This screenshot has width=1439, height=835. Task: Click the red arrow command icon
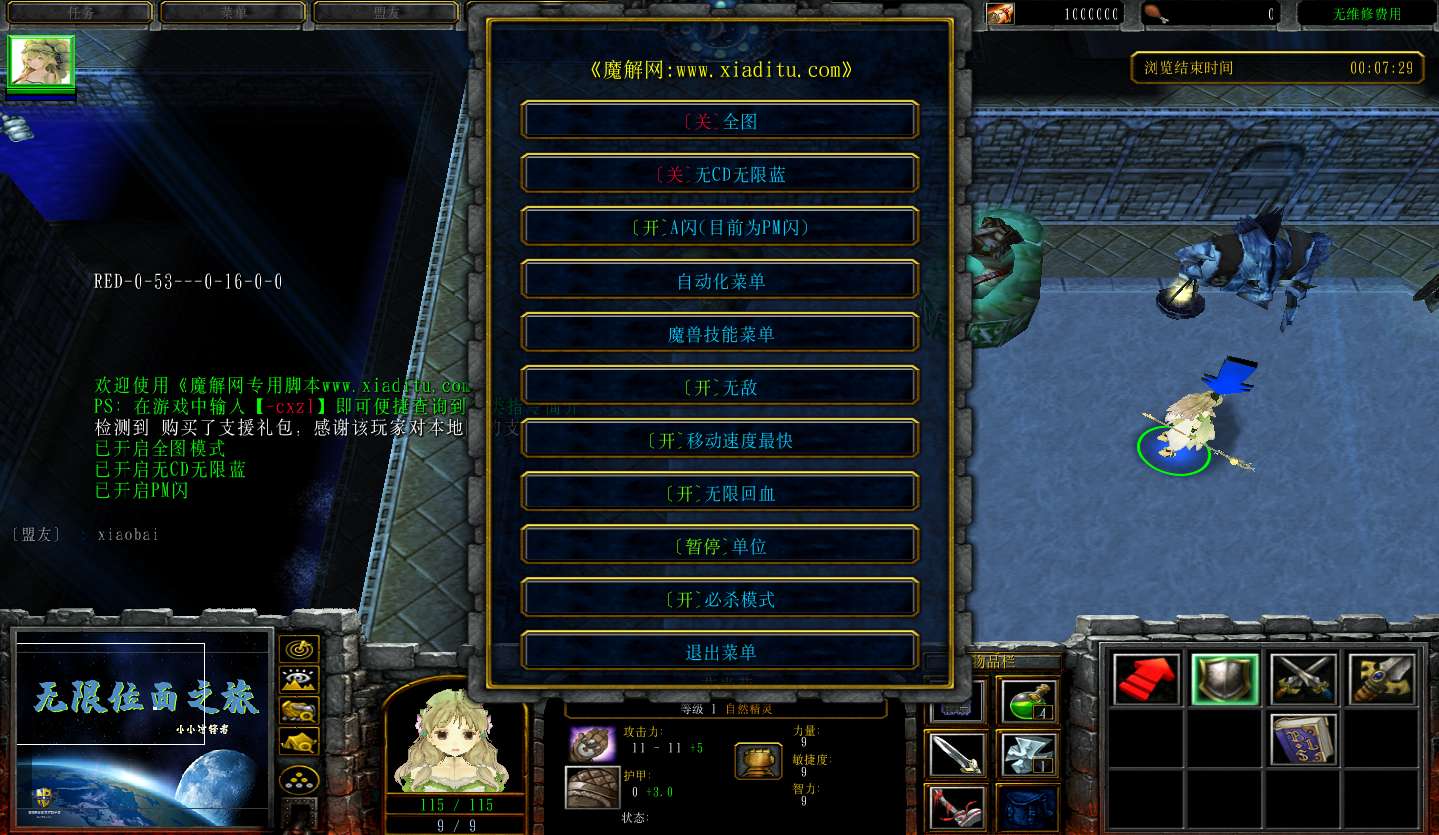click(1146, 680)
